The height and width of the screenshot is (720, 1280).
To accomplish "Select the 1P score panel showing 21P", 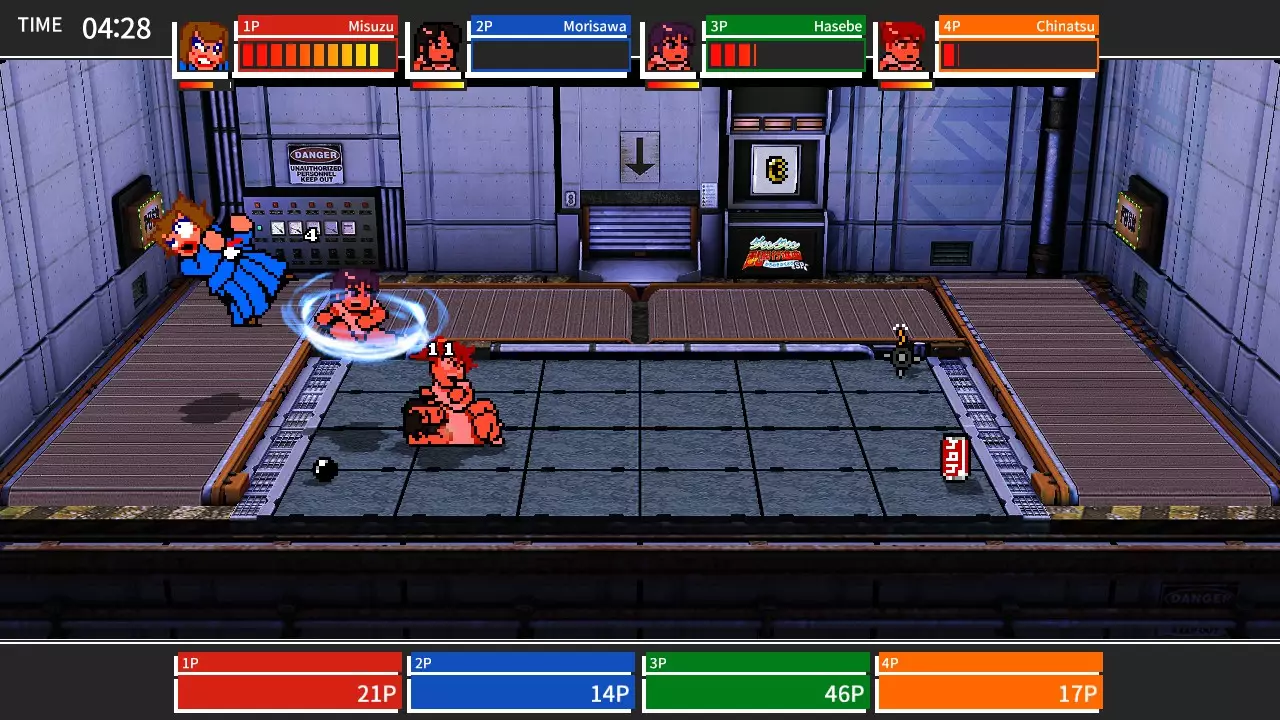I will (288, 680).
